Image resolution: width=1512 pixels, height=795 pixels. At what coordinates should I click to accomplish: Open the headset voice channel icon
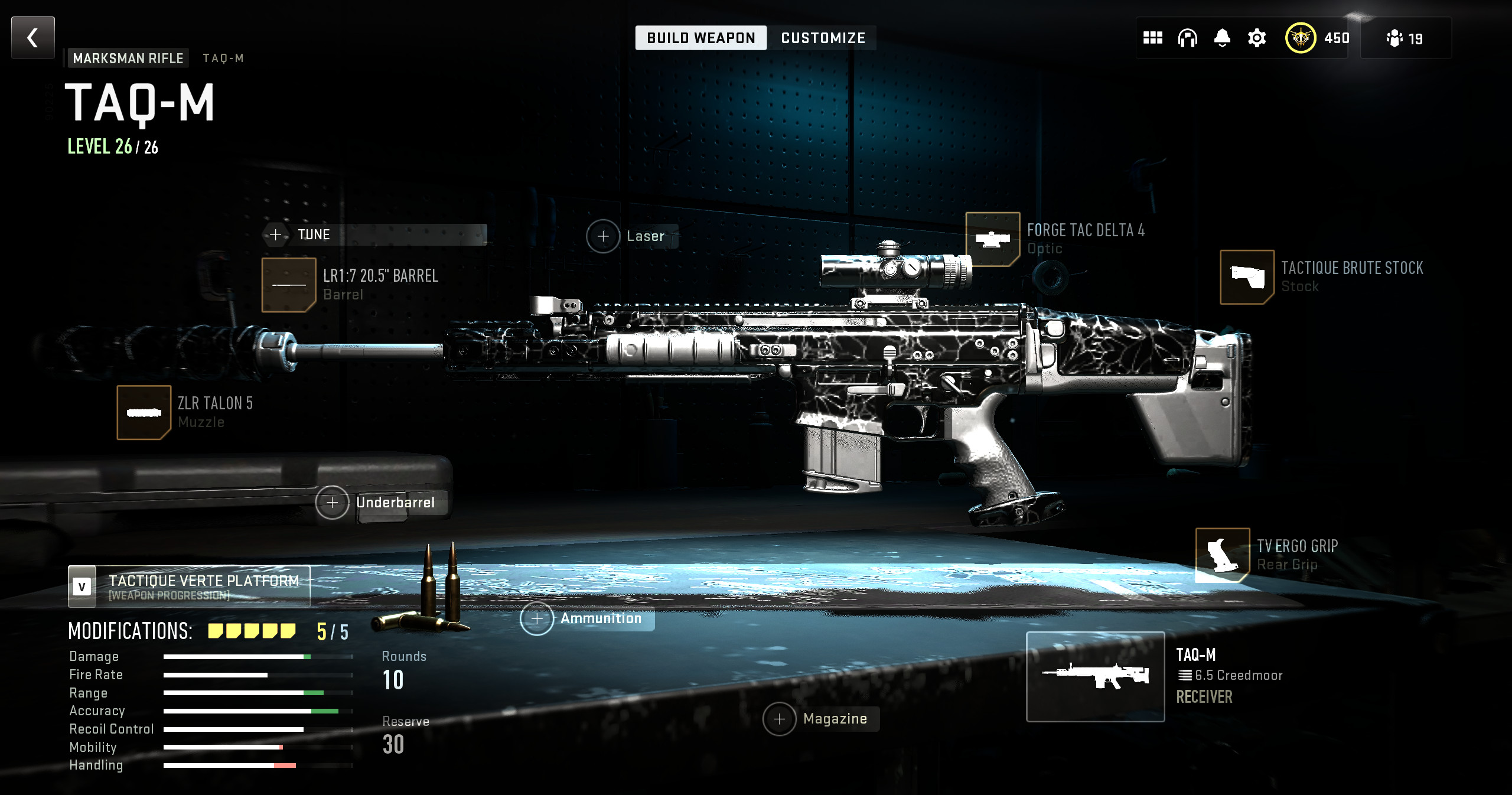coord(1187,38)
